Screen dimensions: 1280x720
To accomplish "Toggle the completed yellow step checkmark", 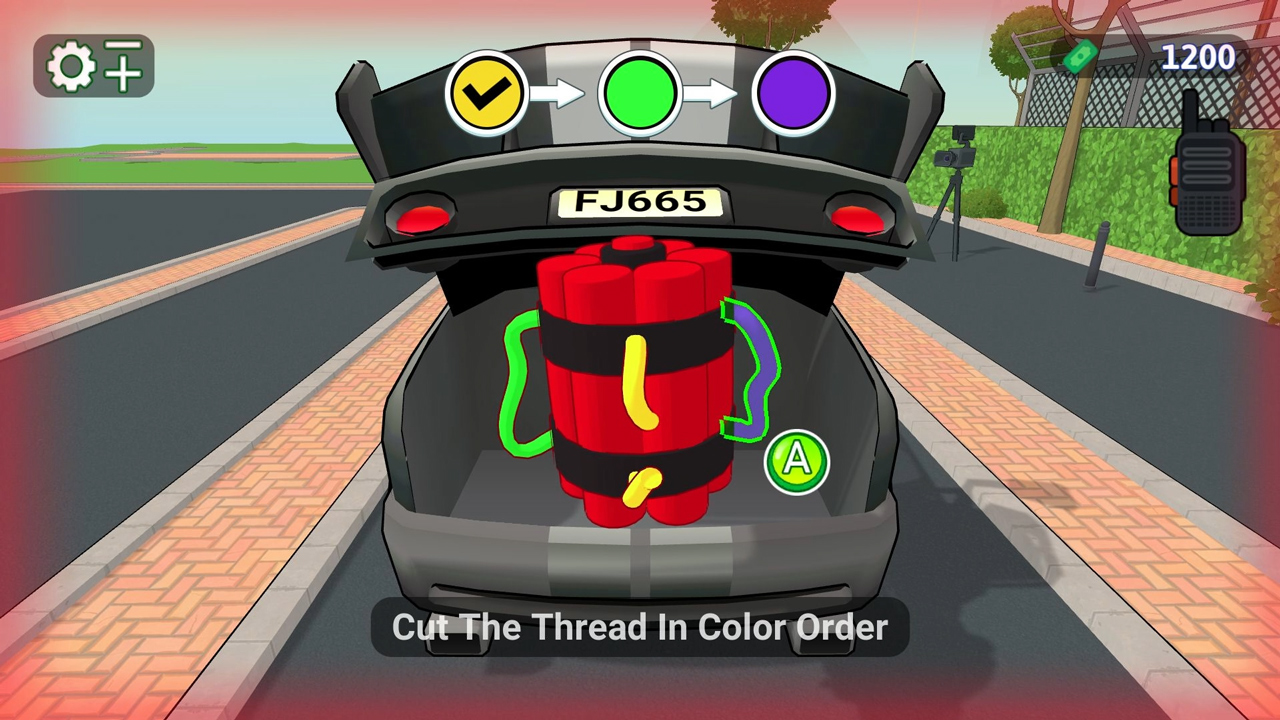I will coord(486,92).
